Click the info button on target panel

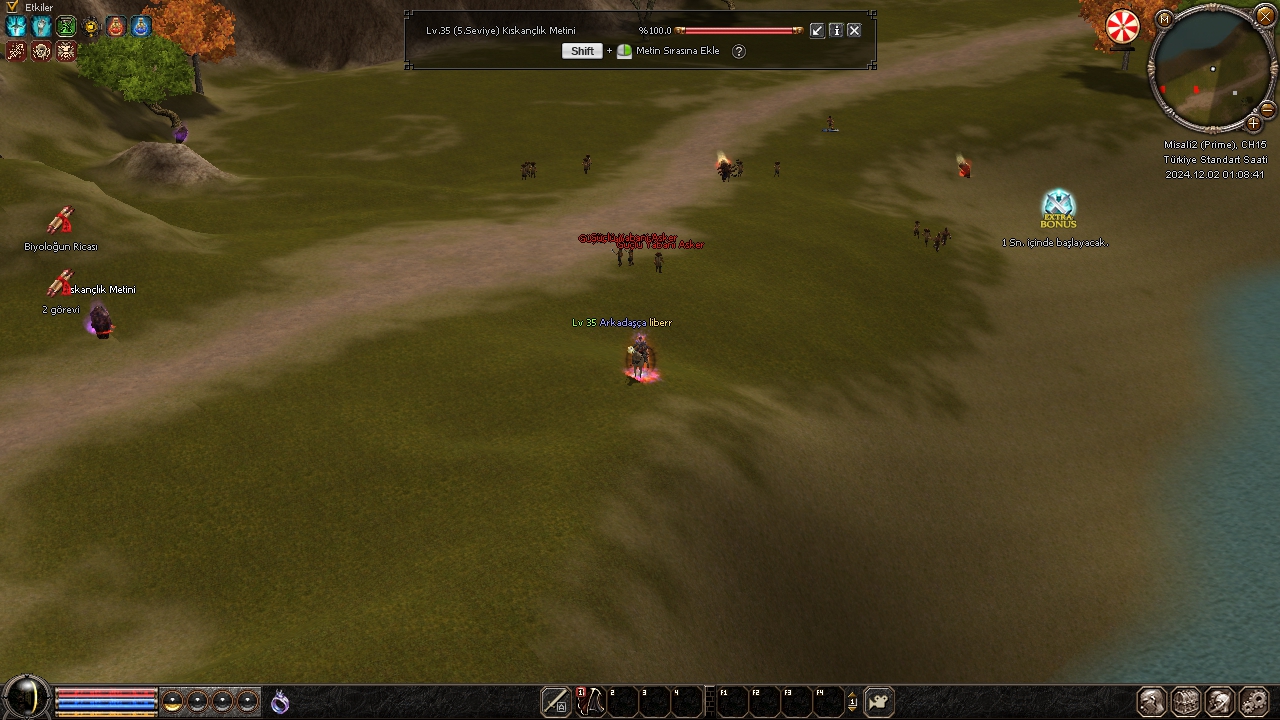[836, 31]
